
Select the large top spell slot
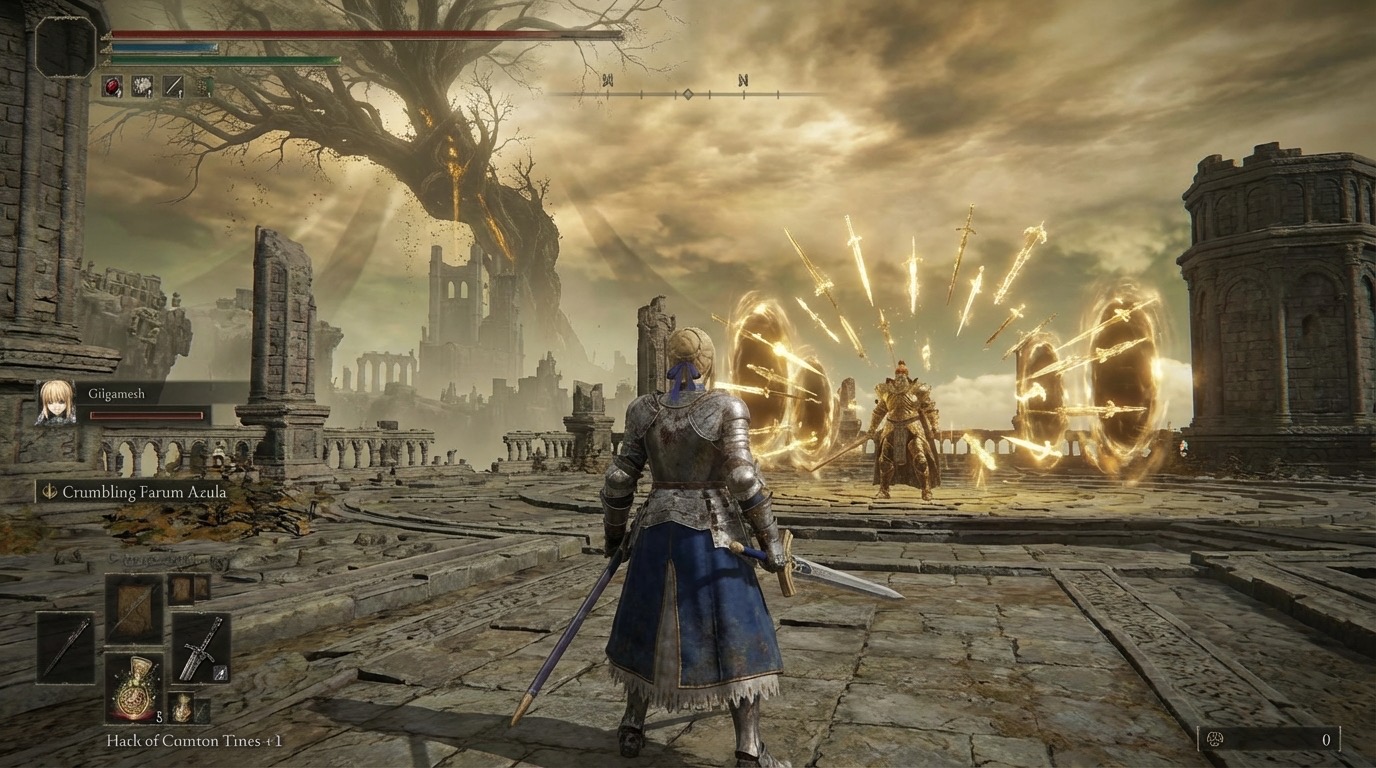tap(133, 608)
